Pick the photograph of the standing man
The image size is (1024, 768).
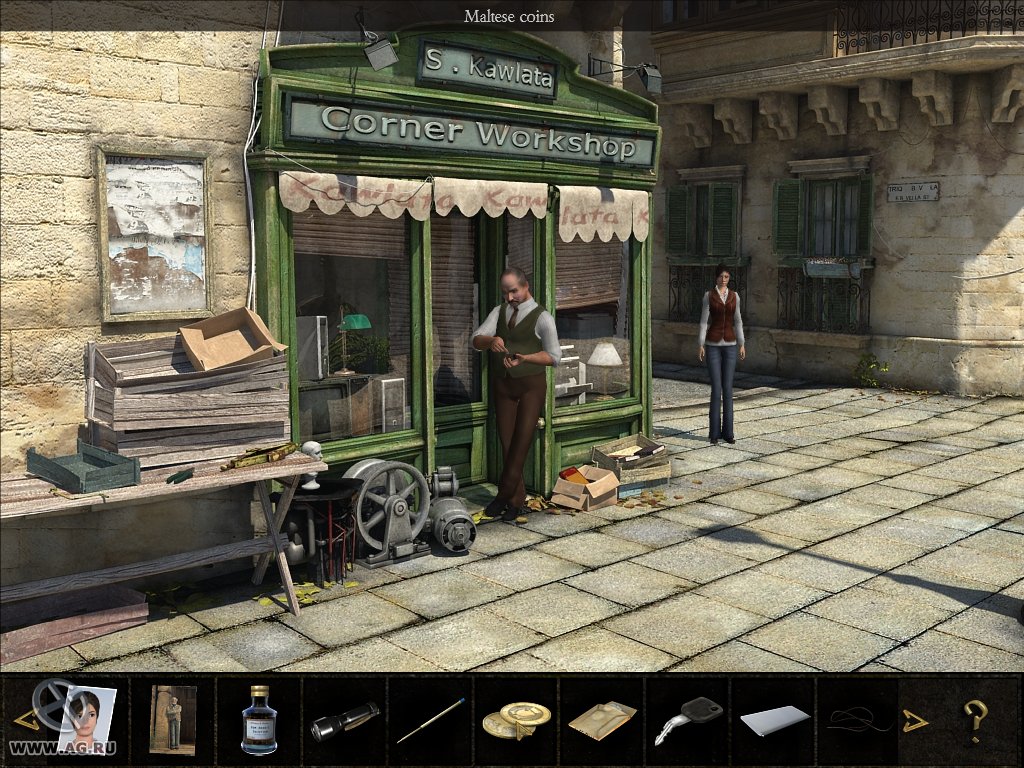(x=172, y=718)
